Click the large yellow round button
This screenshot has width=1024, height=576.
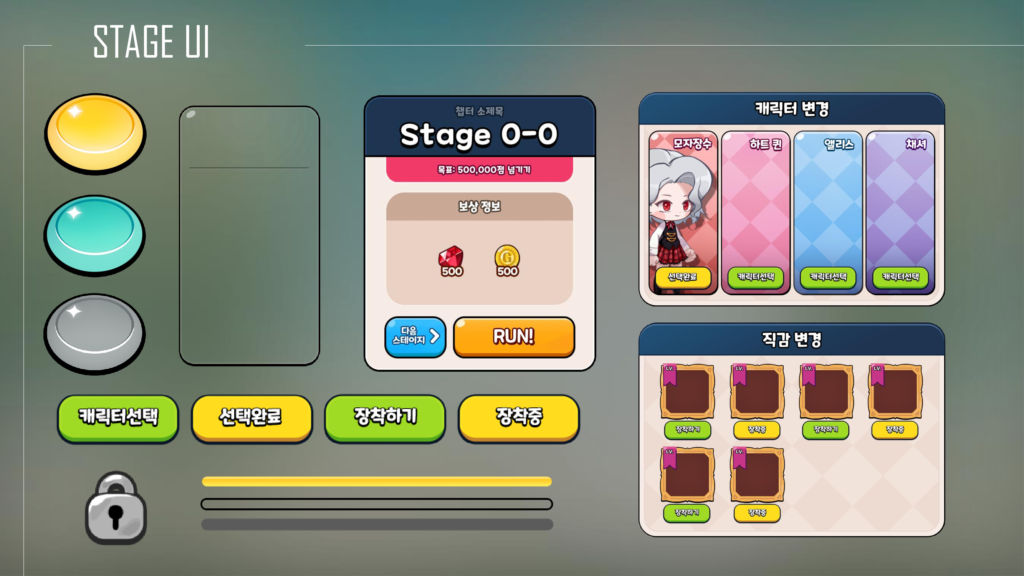95,132
